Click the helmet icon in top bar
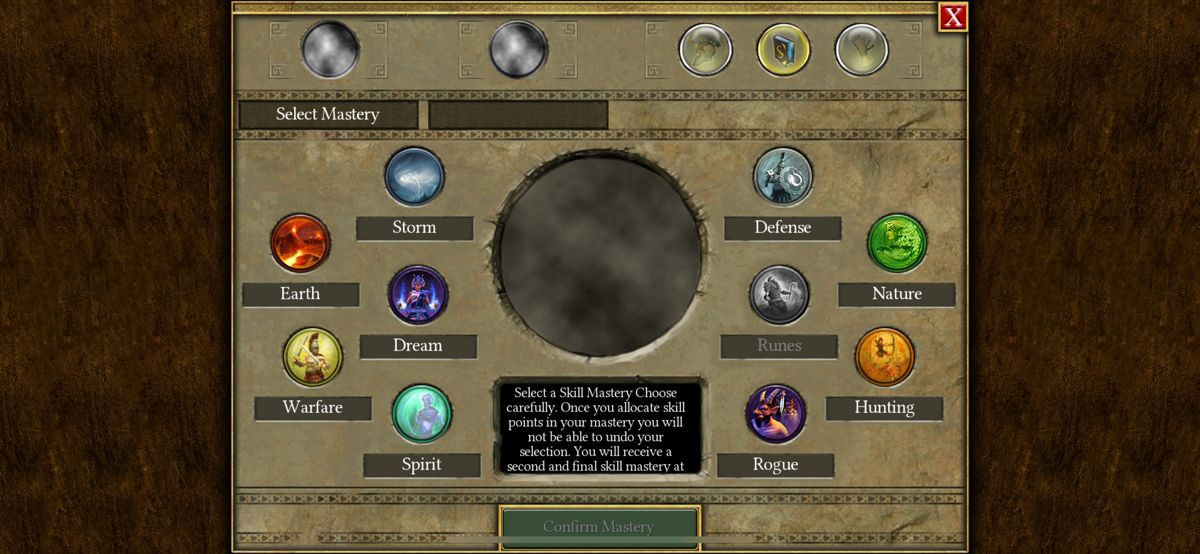 click(705, 50)
